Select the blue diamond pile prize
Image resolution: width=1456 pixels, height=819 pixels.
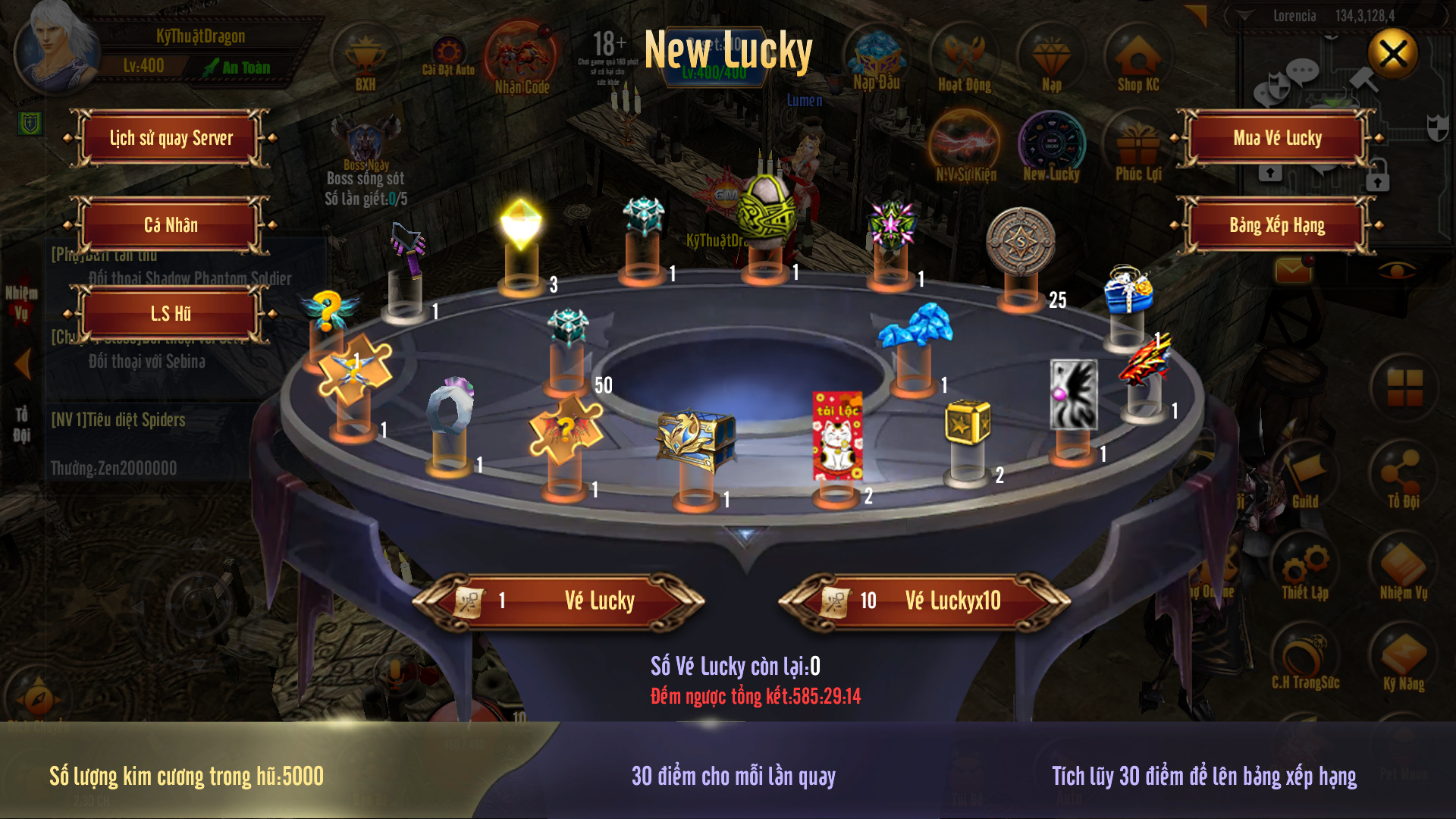[915, 326]
